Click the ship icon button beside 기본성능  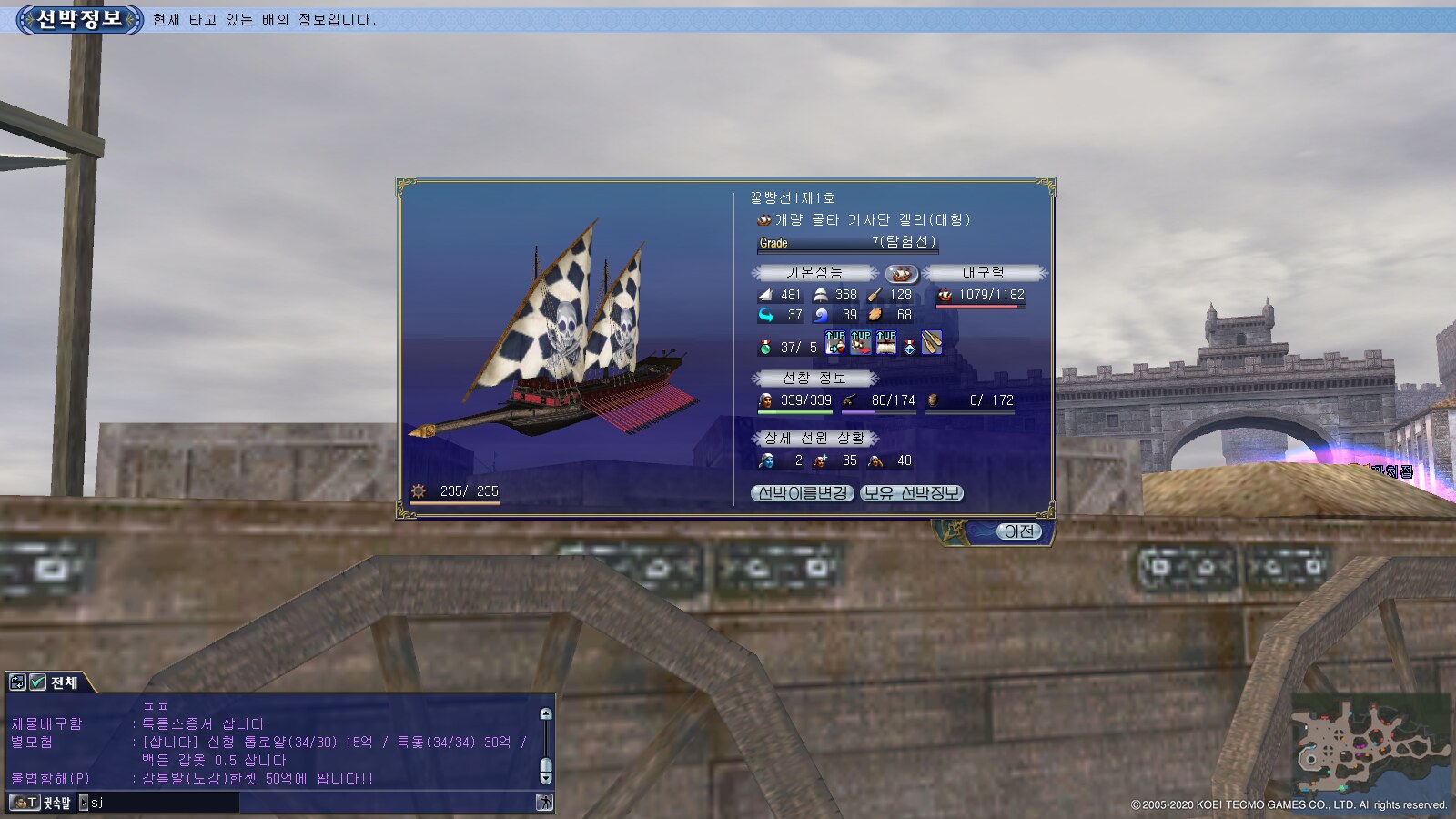click(x=901, y=273)
